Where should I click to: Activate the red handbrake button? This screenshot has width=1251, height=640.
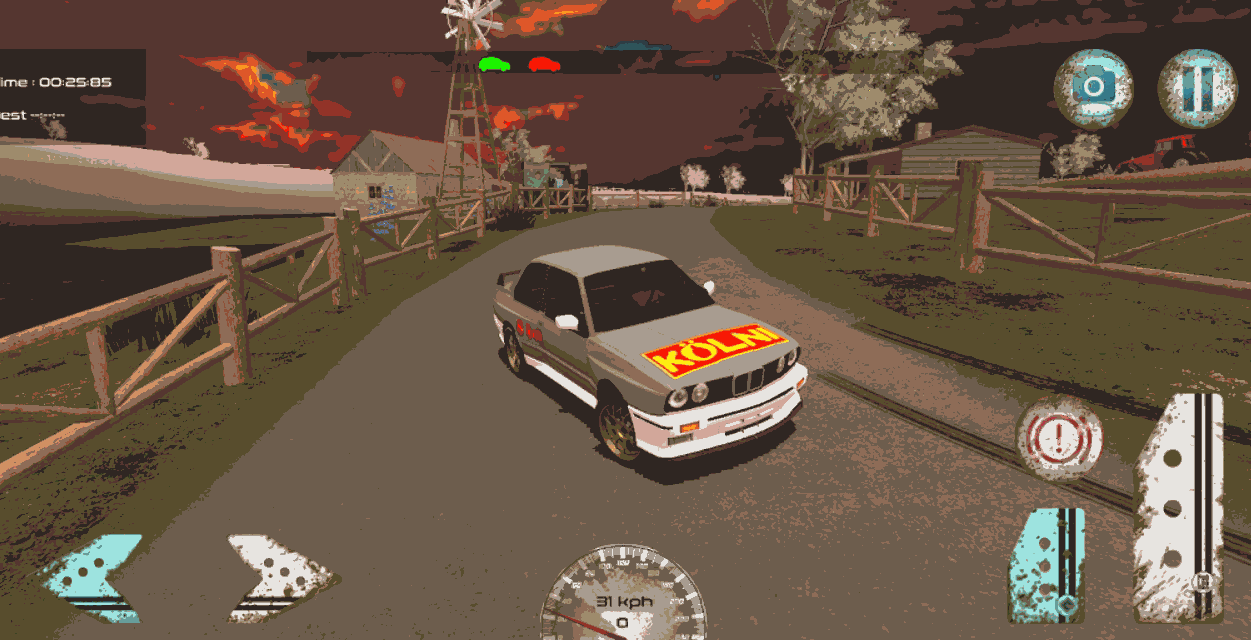1060,437
